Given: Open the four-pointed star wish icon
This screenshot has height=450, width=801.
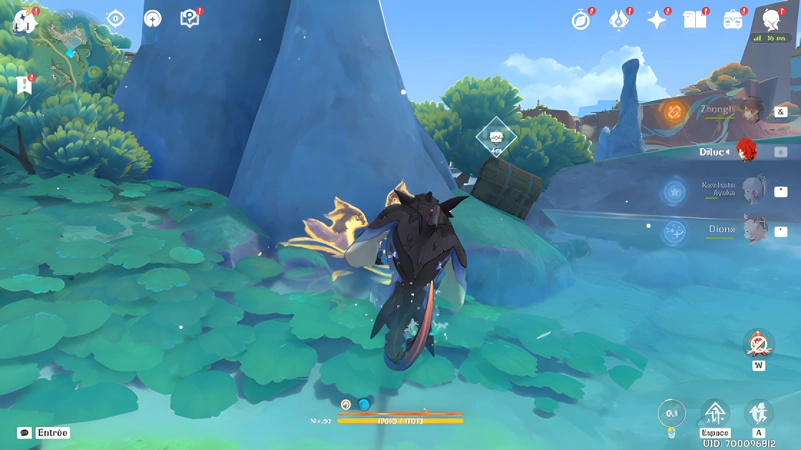Looking at the screenshot, I should point(657,20).
